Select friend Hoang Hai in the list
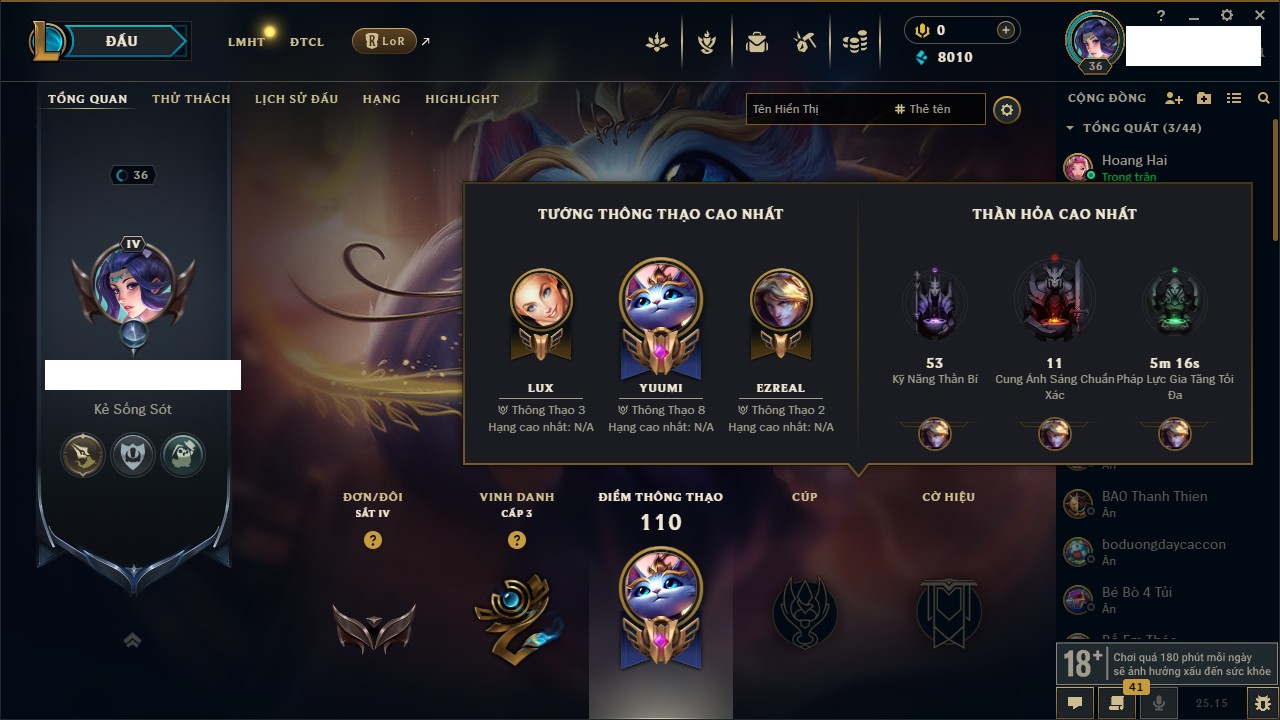The height and width of the screenshot is (720, 1280). tap(1134, 160)
